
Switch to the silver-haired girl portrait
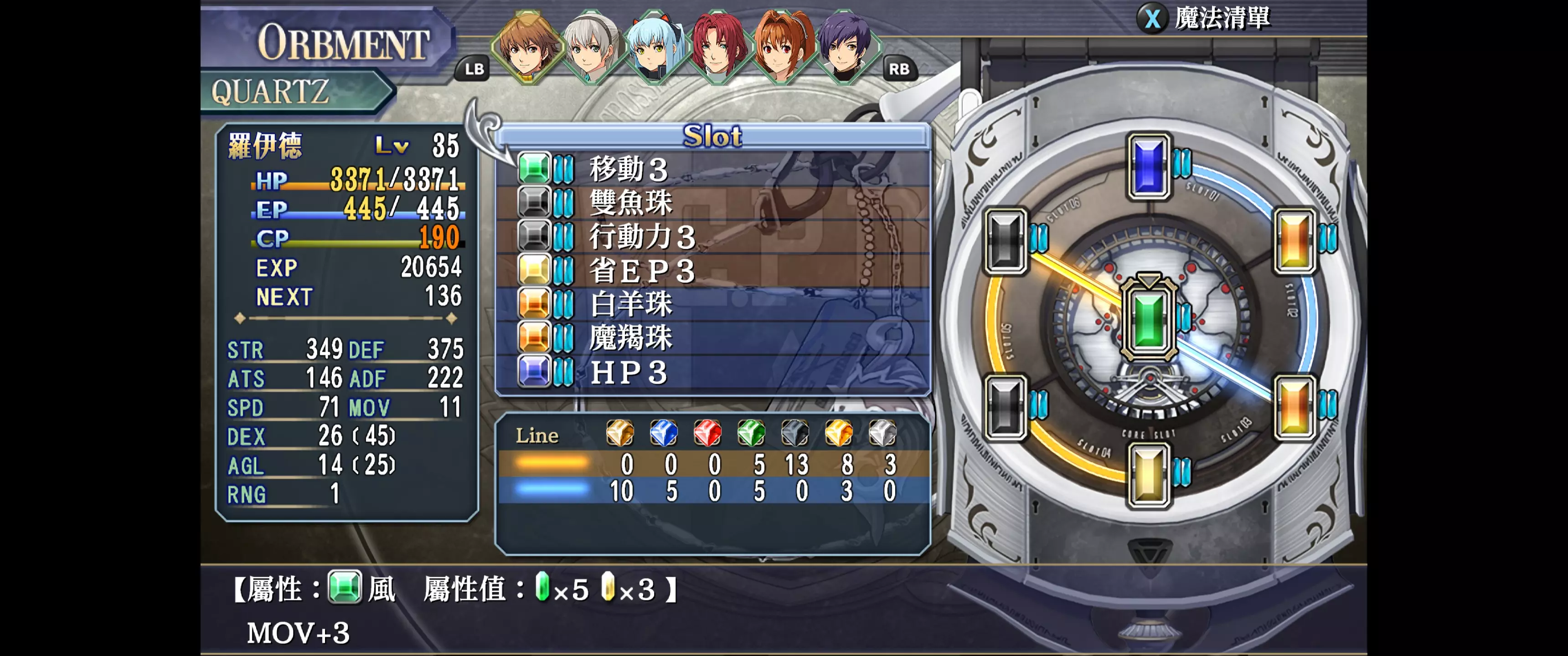[590, 47]
